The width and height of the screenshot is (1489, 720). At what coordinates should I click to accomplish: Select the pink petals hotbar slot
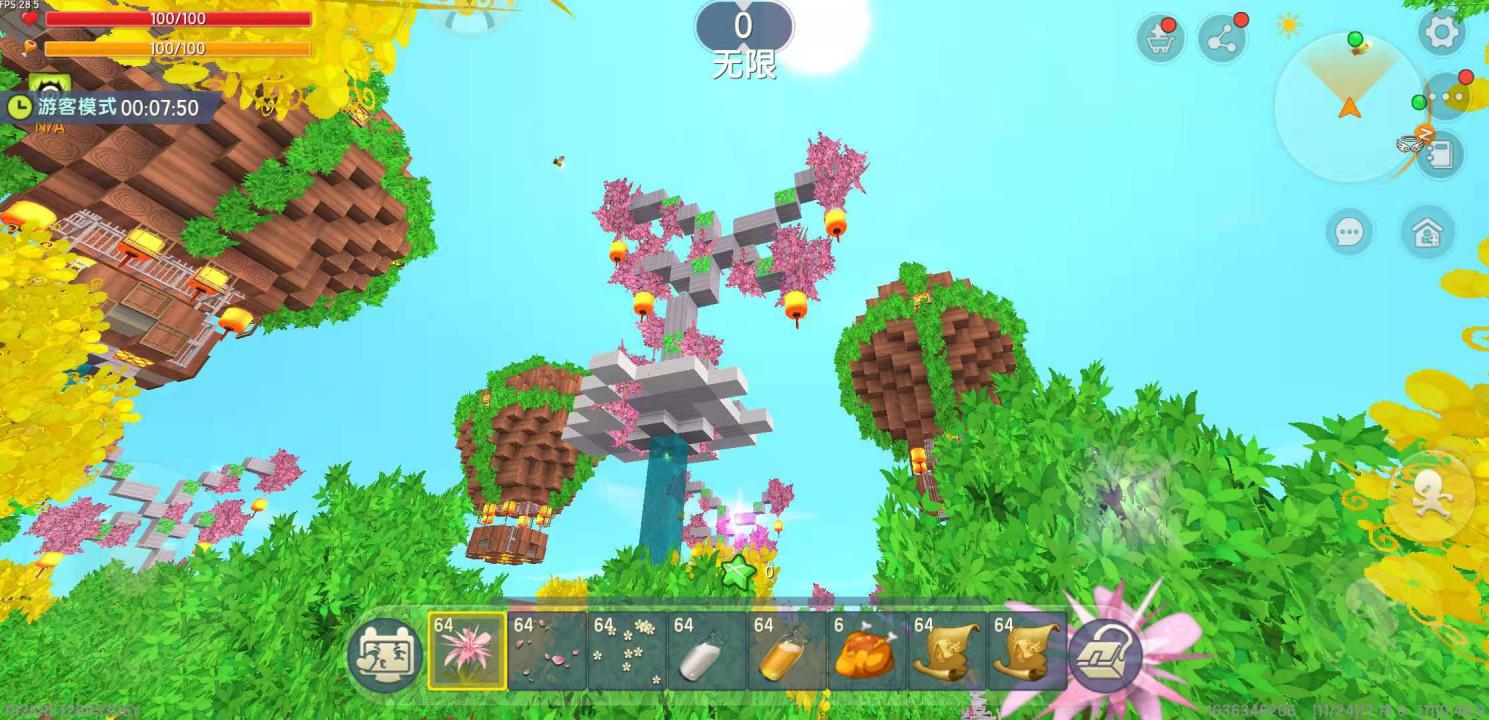547,651
